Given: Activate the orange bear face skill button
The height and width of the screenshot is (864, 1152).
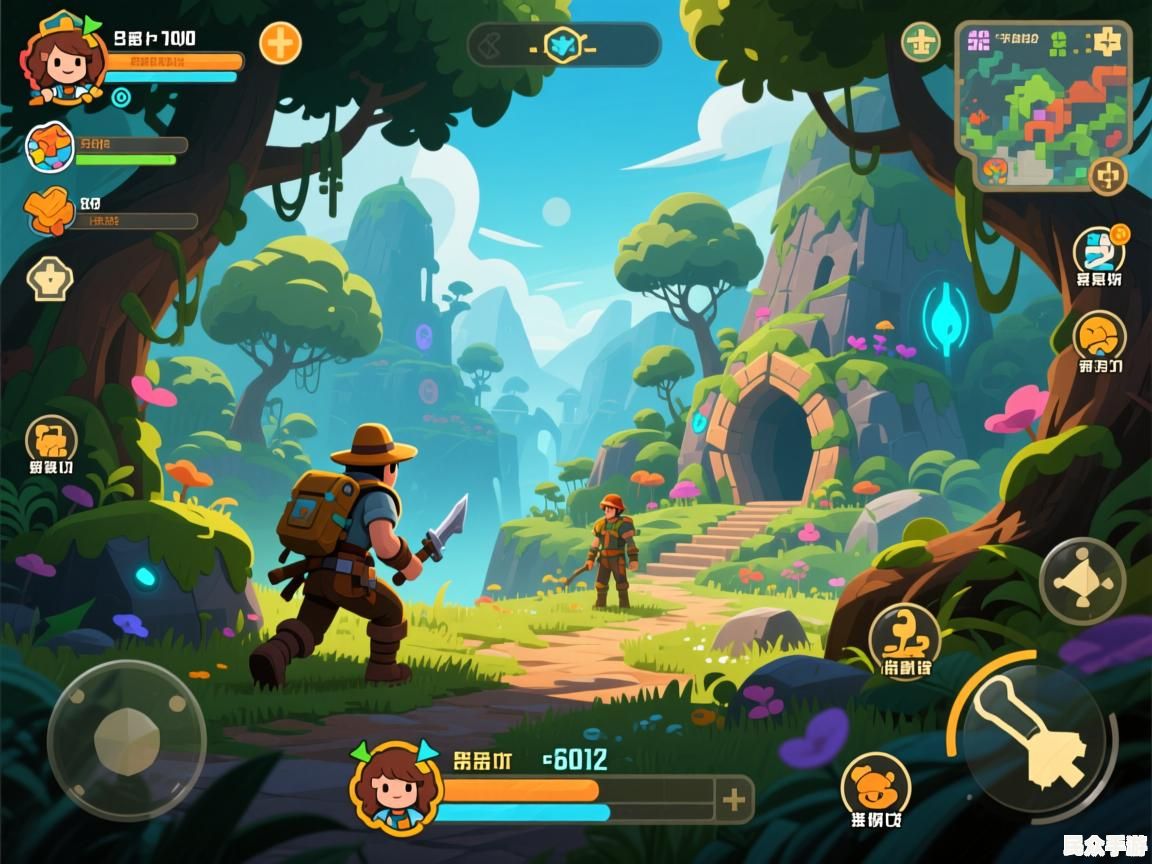Looking at the screenshot, I should click(875, 785).
